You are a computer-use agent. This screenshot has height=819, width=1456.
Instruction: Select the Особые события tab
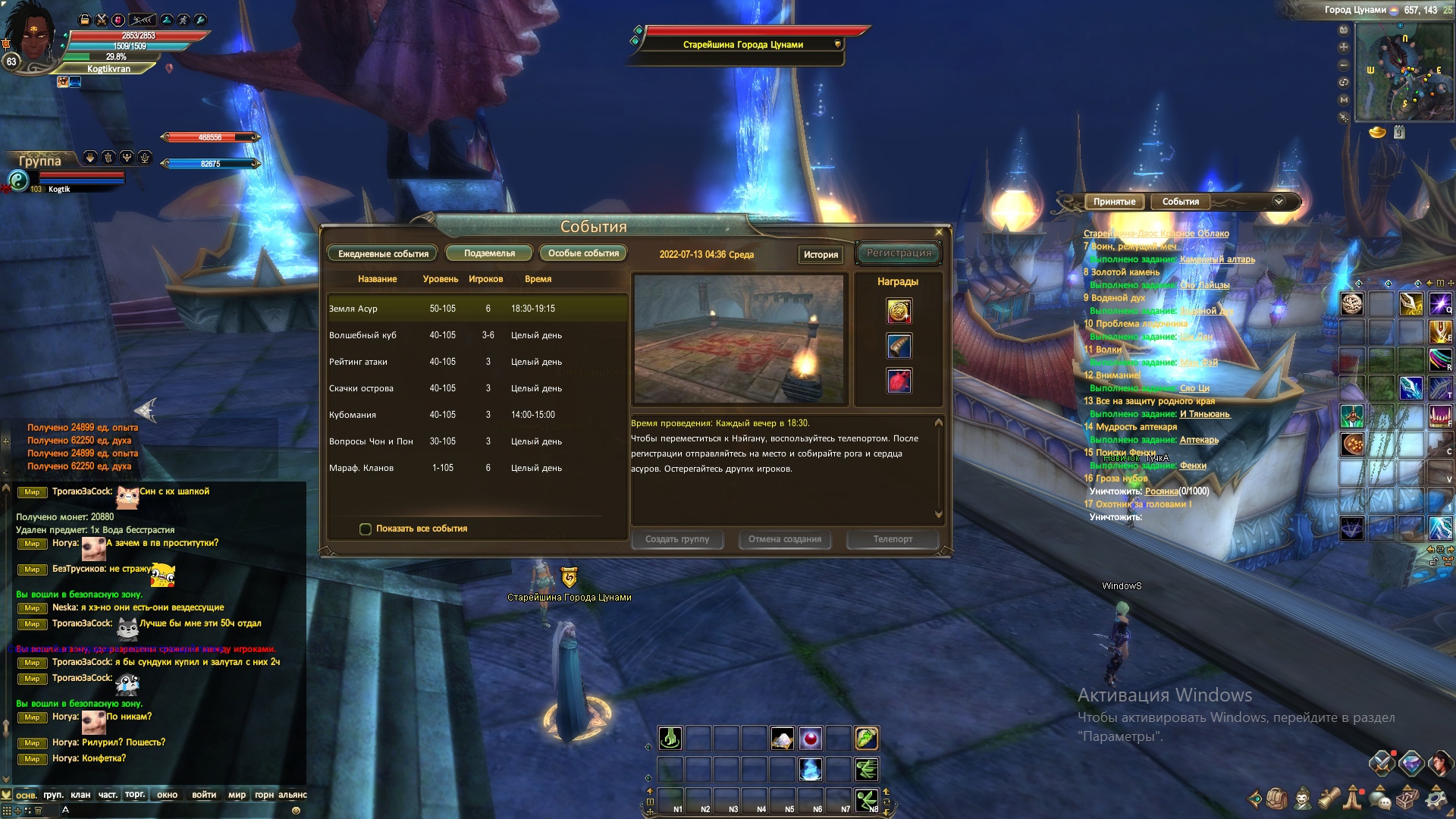click(x=583, y=253)
